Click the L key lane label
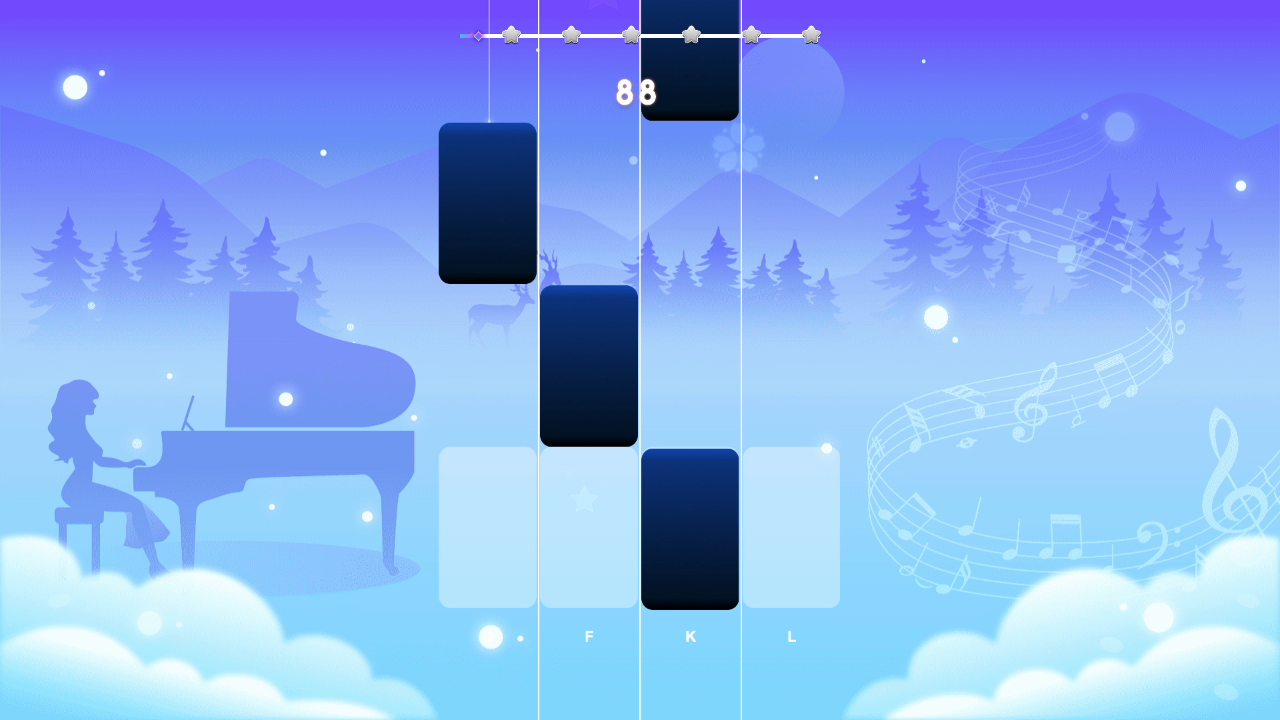This screenshot has width=1280, height=720. [x=791, y=636]
